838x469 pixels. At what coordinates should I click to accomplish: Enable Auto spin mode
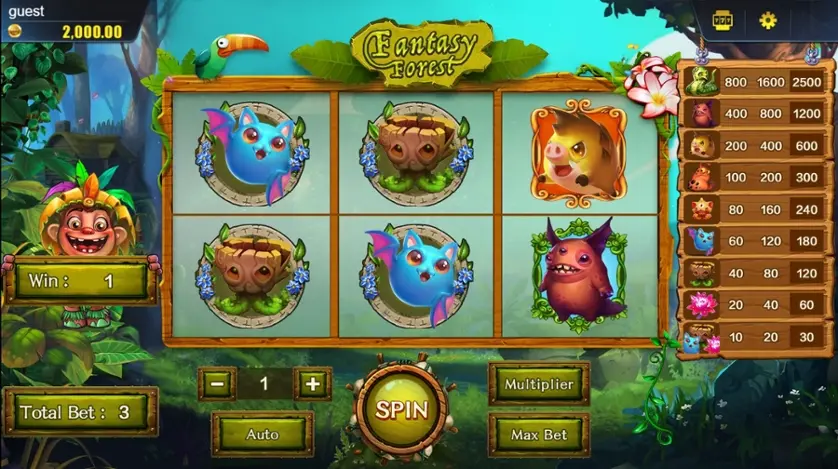click(x=262, y=434)
